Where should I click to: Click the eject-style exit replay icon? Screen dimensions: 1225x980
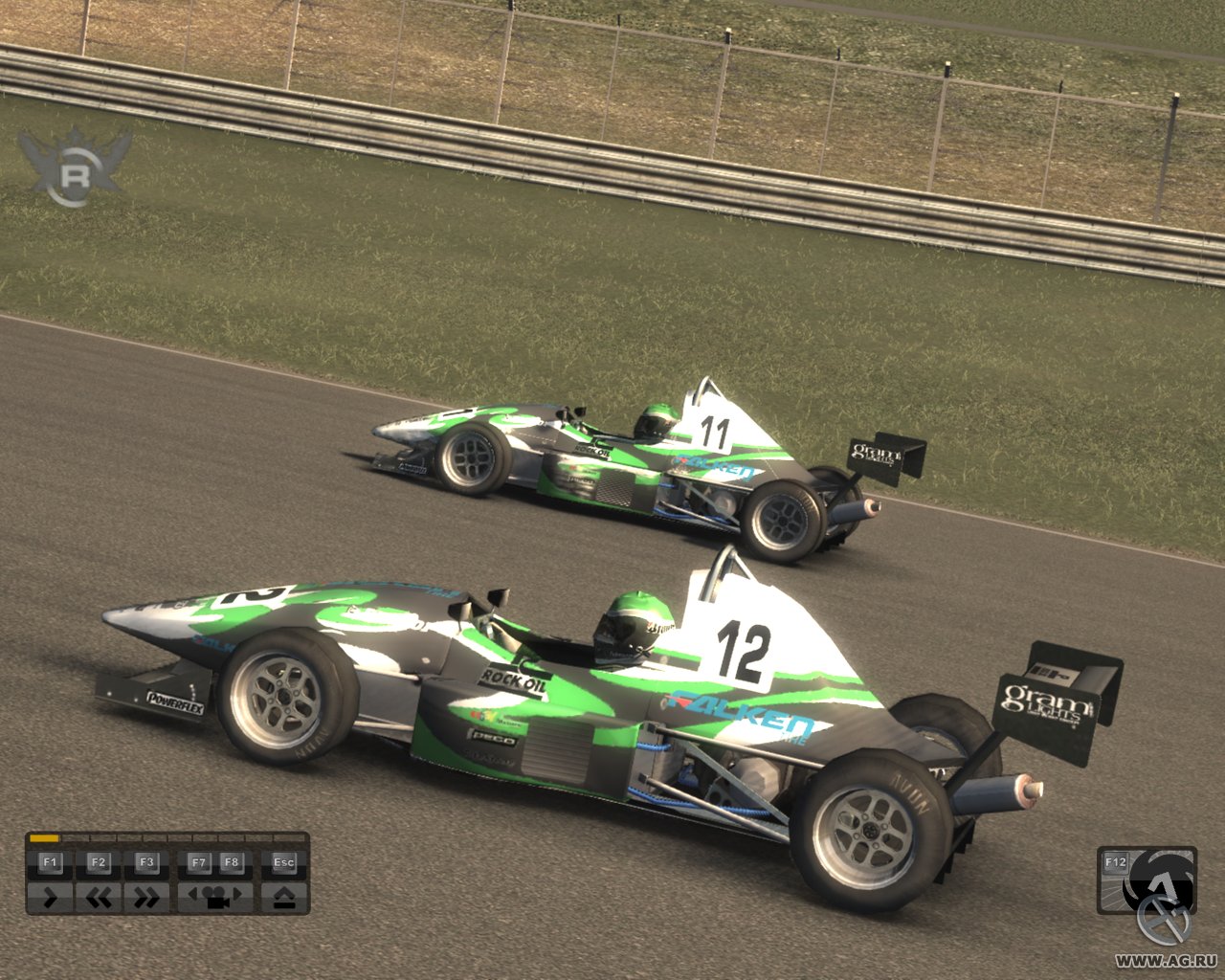[283, 898]
